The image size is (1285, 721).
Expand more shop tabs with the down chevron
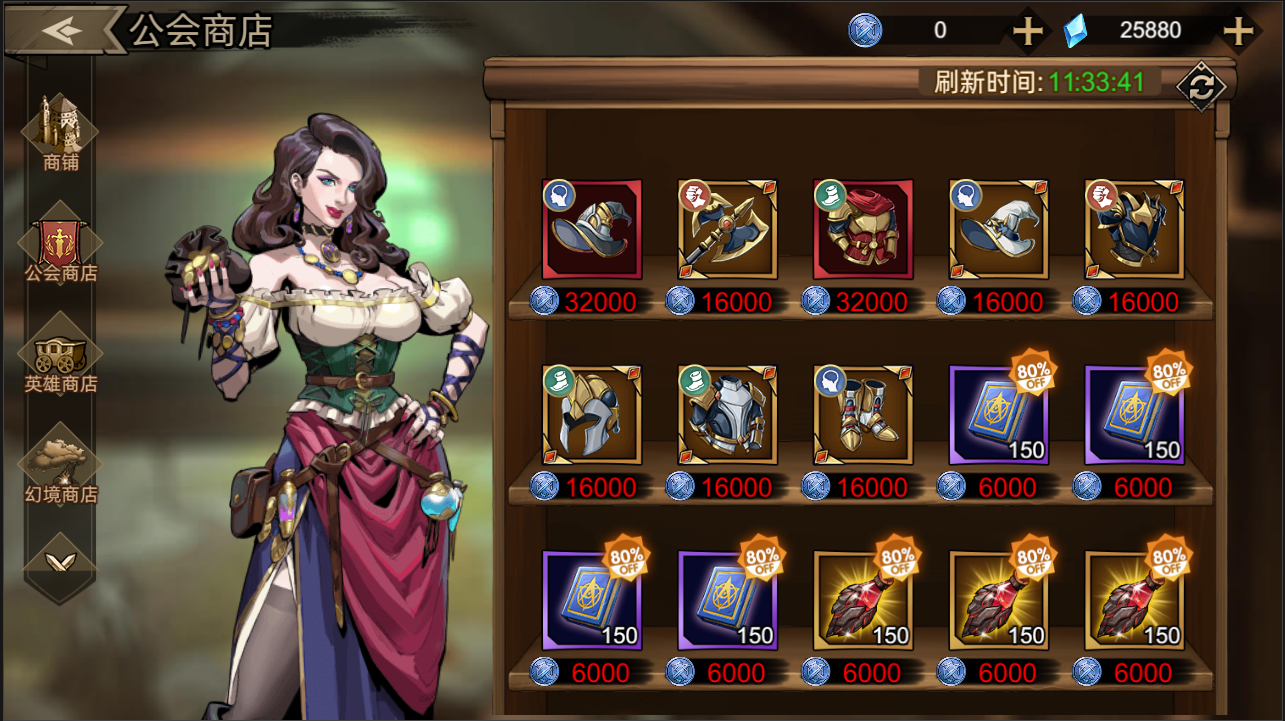pos(61,562)
